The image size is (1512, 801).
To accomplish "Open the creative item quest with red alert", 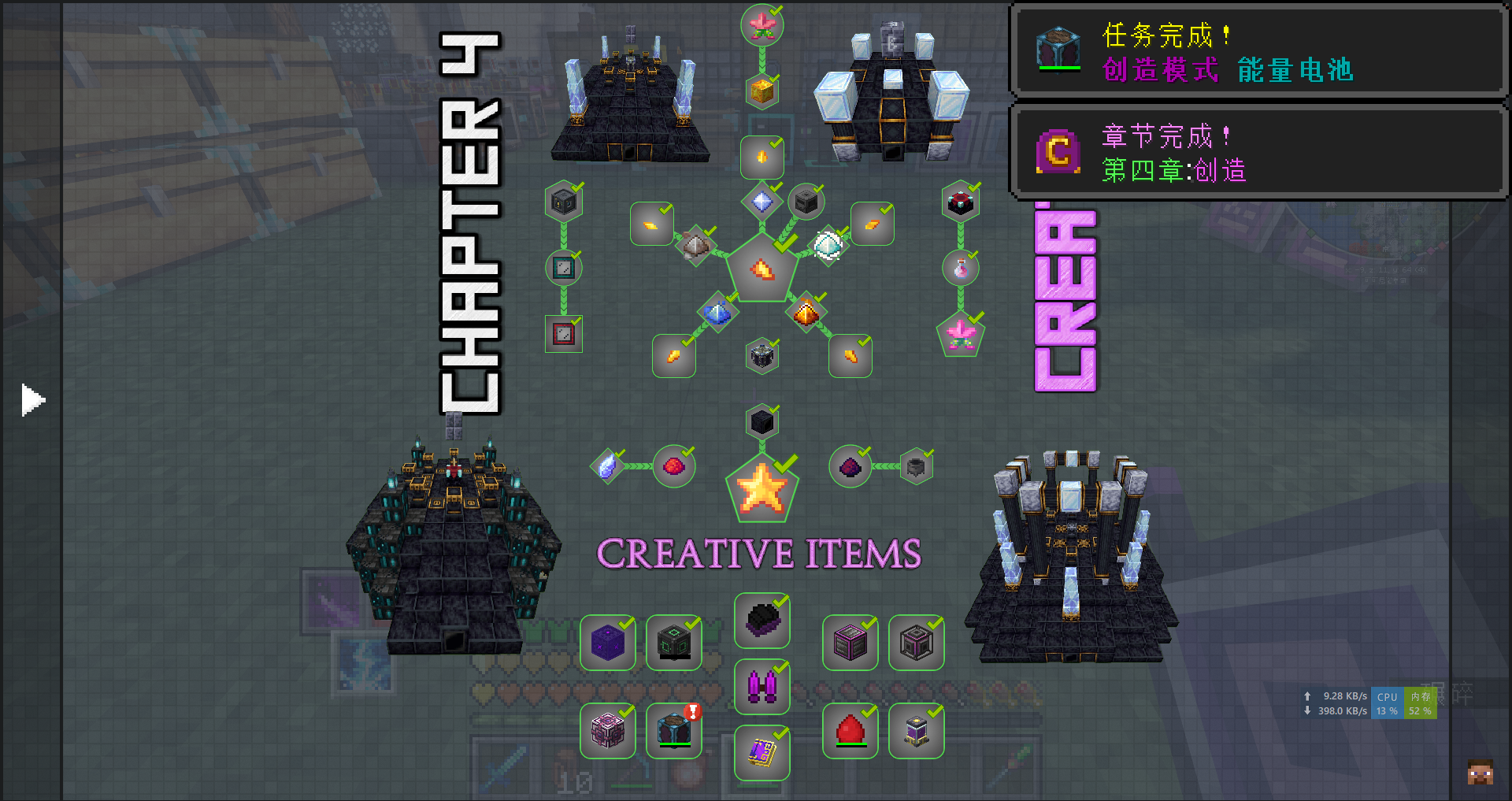I will [x=674, y=731].
